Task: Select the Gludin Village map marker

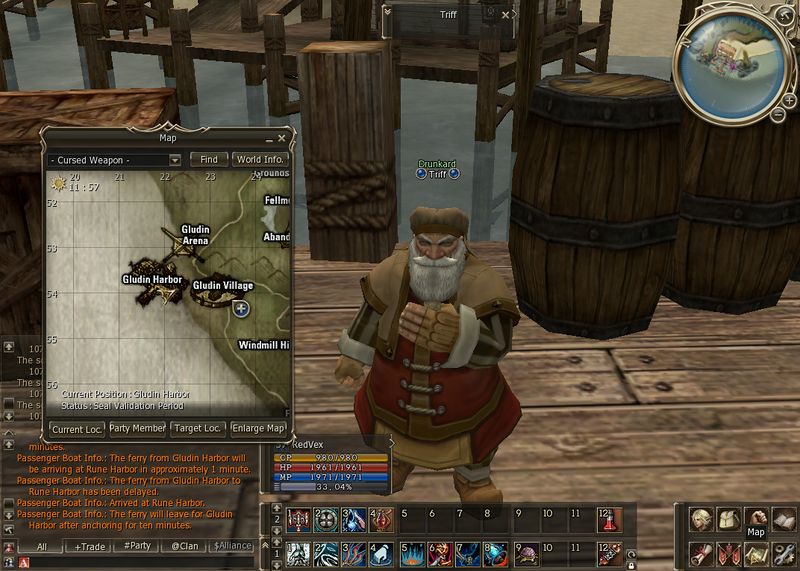Action: (240, 309)
